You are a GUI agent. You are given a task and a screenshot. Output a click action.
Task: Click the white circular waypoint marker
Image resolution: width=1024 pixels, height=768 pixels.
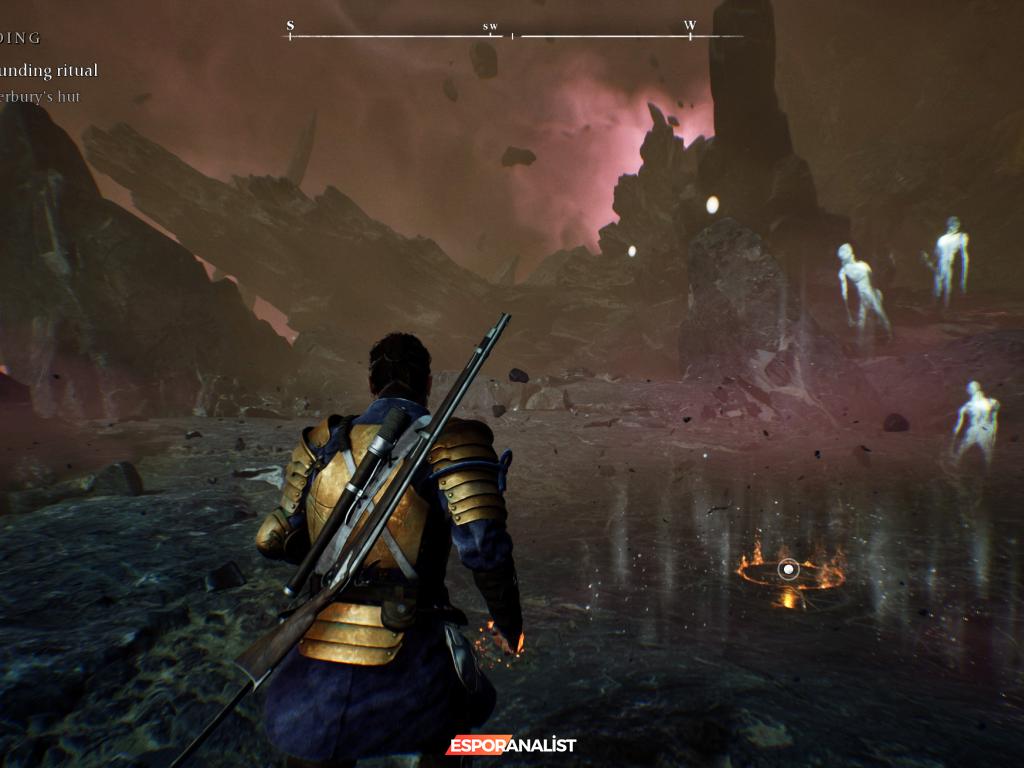789,570
